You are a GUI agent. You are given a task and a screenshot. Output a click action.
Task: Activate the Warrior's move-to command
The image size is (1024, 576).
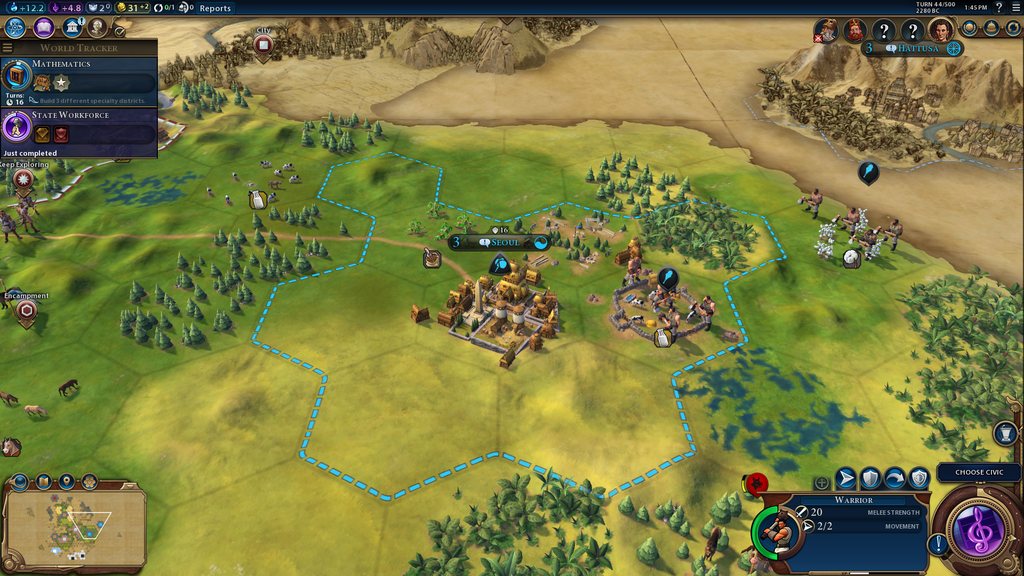[x=846, y=479]
